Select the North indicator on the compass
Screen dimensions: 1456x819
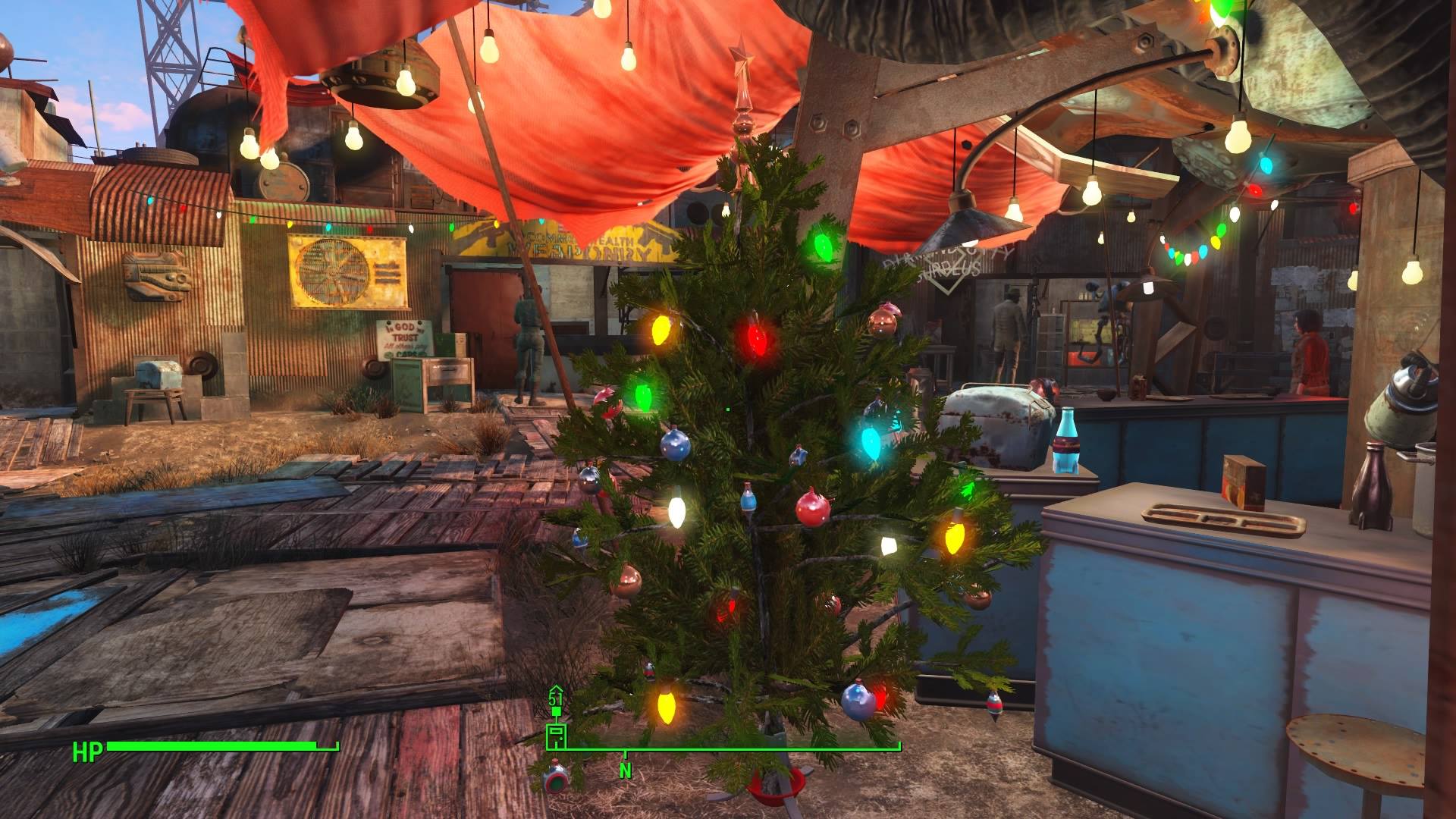(626, 770)
